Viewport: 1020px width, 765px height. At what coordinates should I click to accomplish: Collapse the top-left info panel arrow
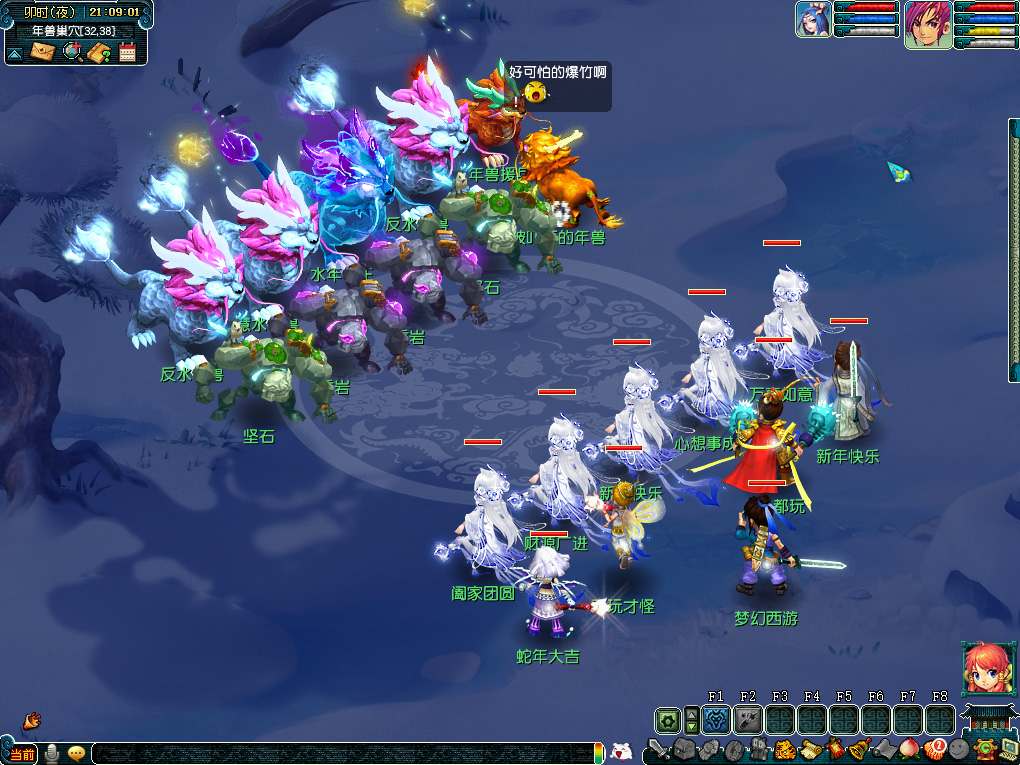click(x=15, y=53)
